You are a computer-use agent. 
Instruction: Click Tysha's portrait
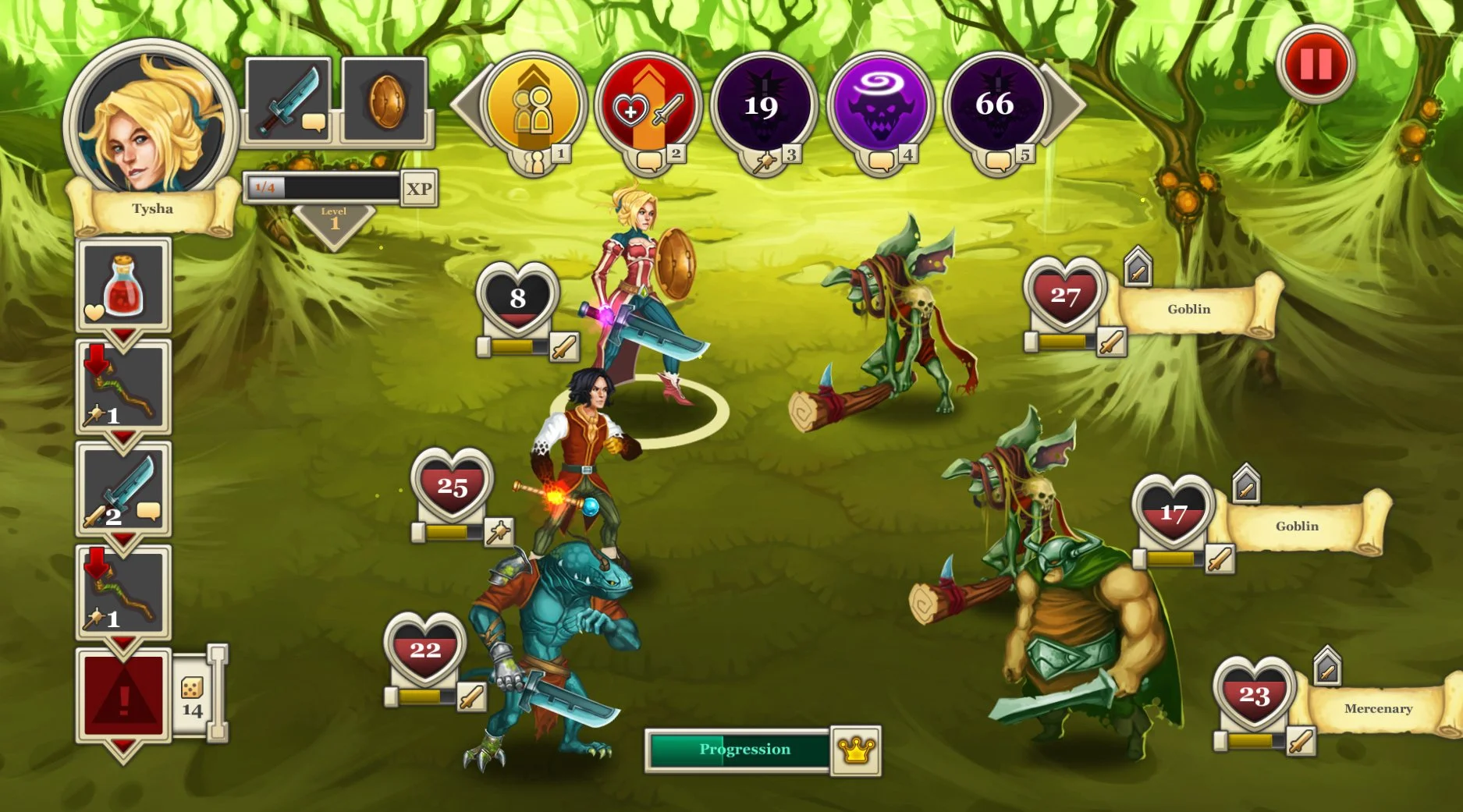(x=147, y=117)
